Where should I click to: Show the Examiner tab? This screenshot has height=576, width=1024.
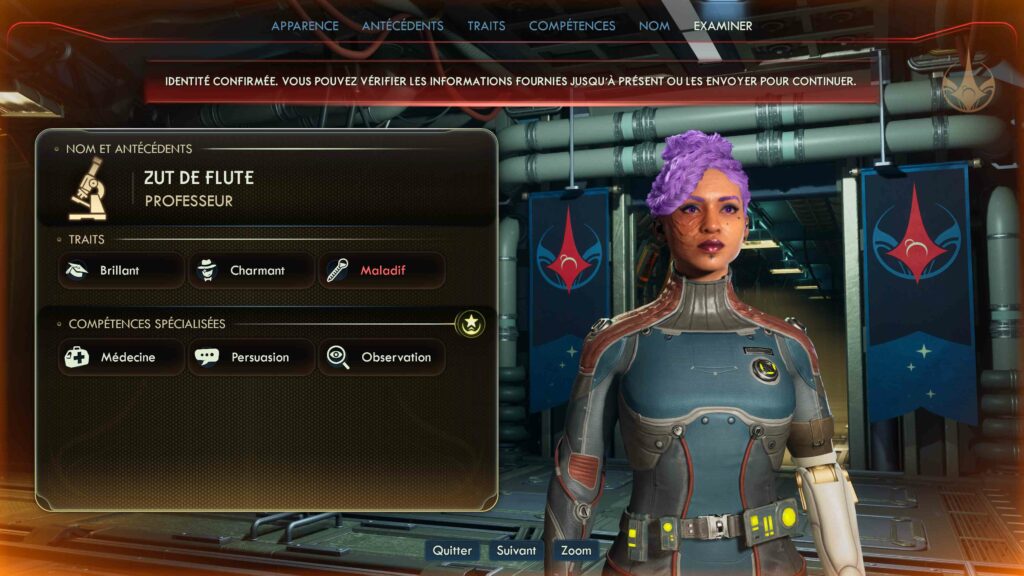pos(722,26)
